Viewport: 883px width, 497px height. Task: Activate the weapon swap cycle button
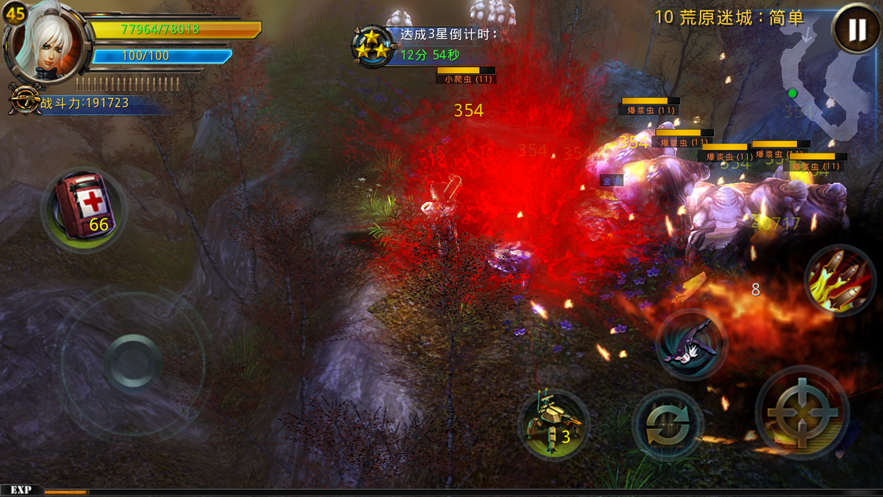click(x=667, y=425)
